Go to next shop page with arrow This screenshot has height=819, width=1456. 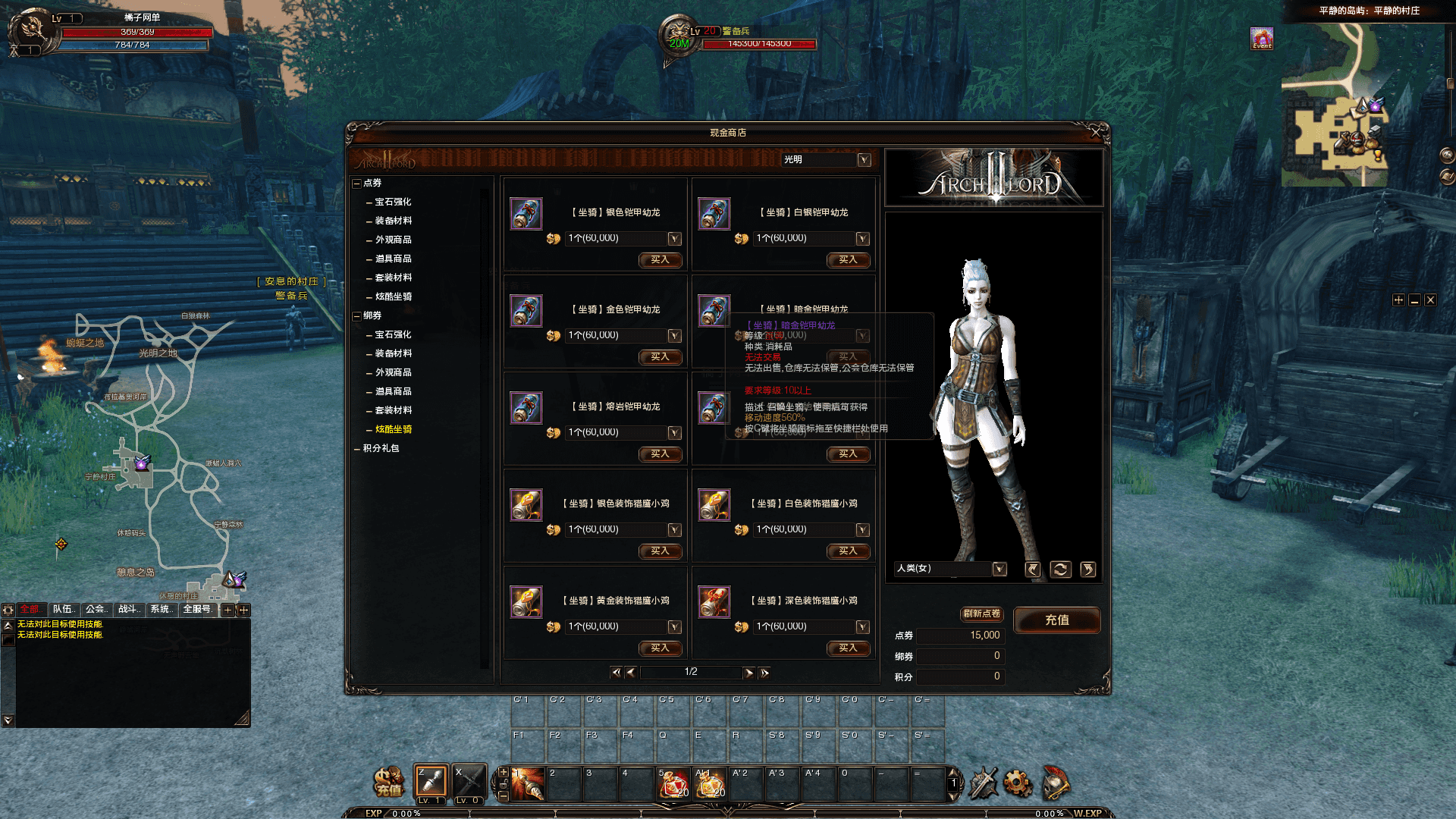coord(749,672)
